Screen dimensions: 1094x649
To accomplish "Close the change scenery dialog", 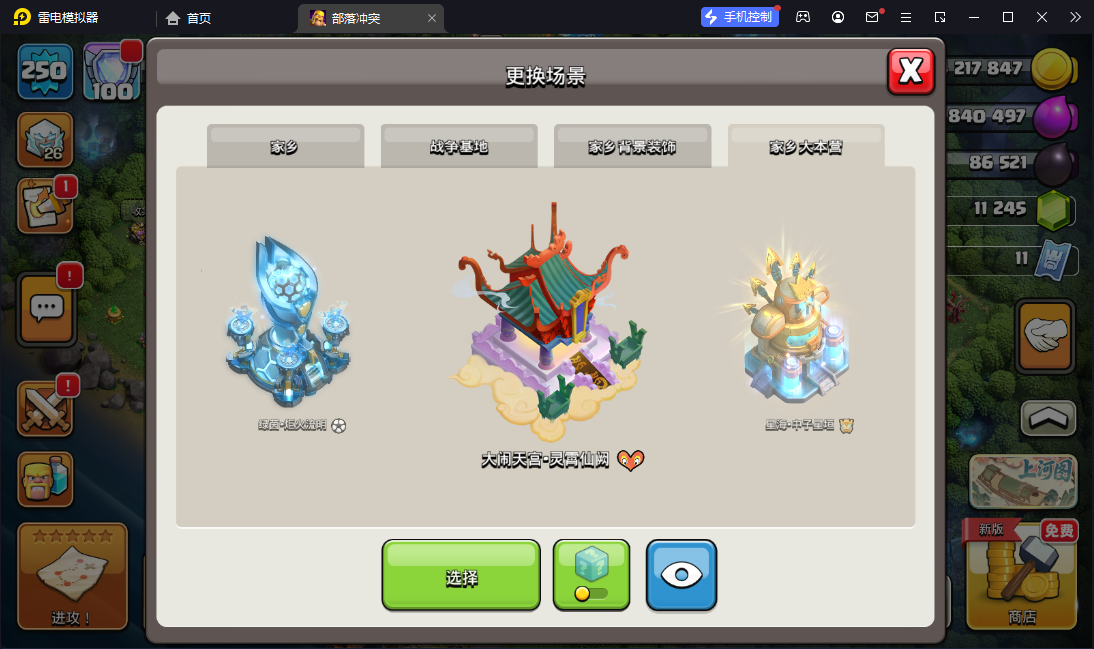I will [x=910, y=71].
